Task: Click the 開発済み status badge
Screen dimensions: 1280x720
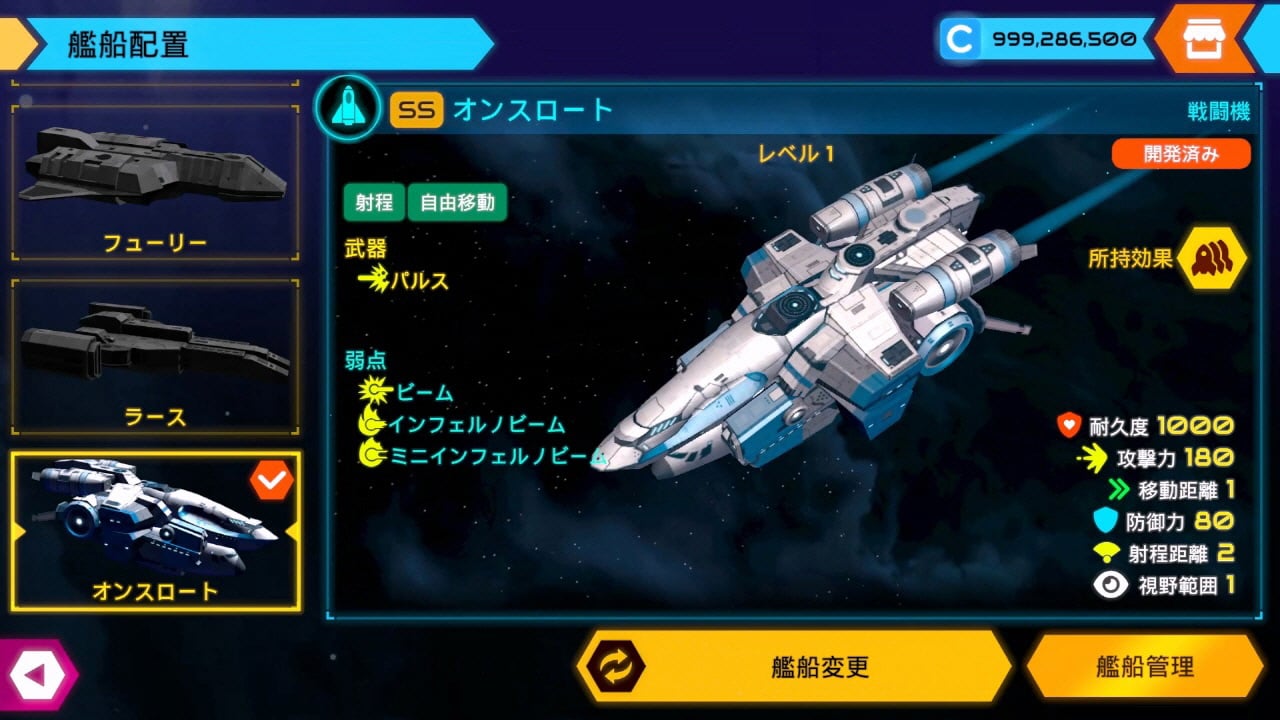Action: [1180, 154]
